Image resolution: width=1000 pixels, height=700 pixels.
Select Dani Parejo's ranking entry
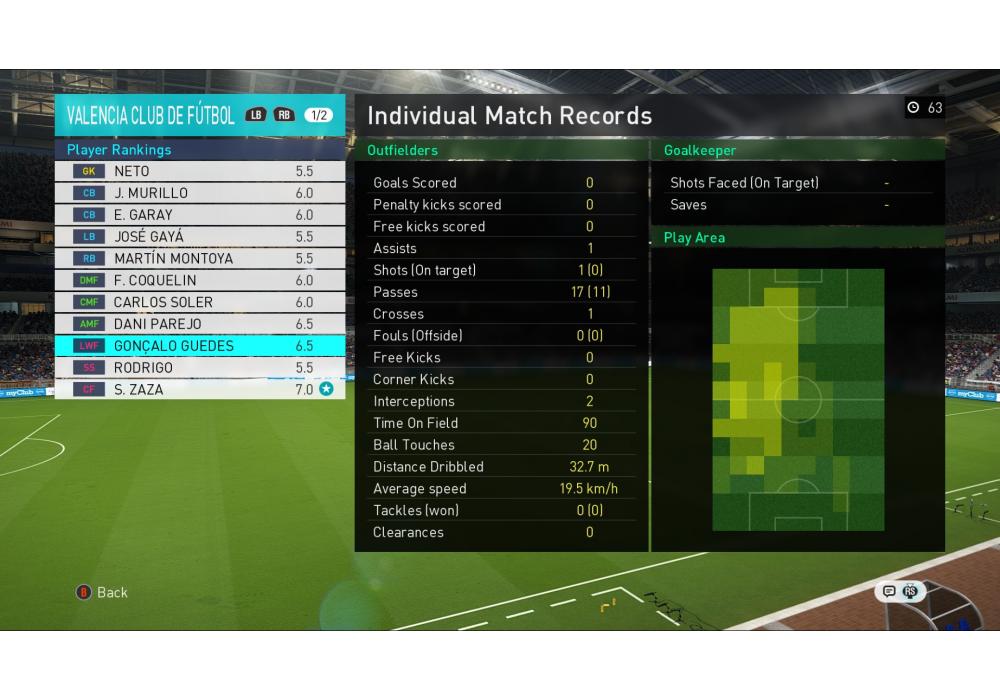pyautogui.click(x=200, y=324)
